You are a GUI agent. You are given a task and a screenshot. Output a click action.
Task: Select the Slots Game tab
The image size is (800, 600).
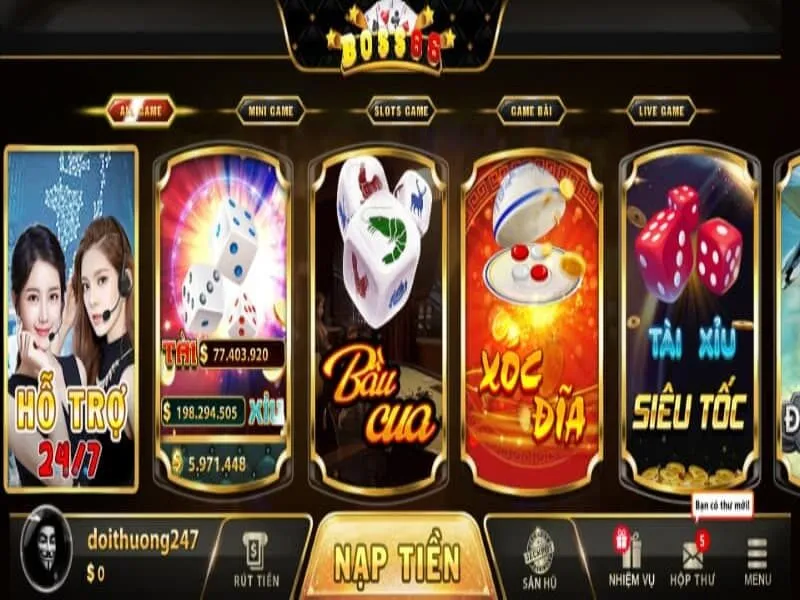point(400,111)
